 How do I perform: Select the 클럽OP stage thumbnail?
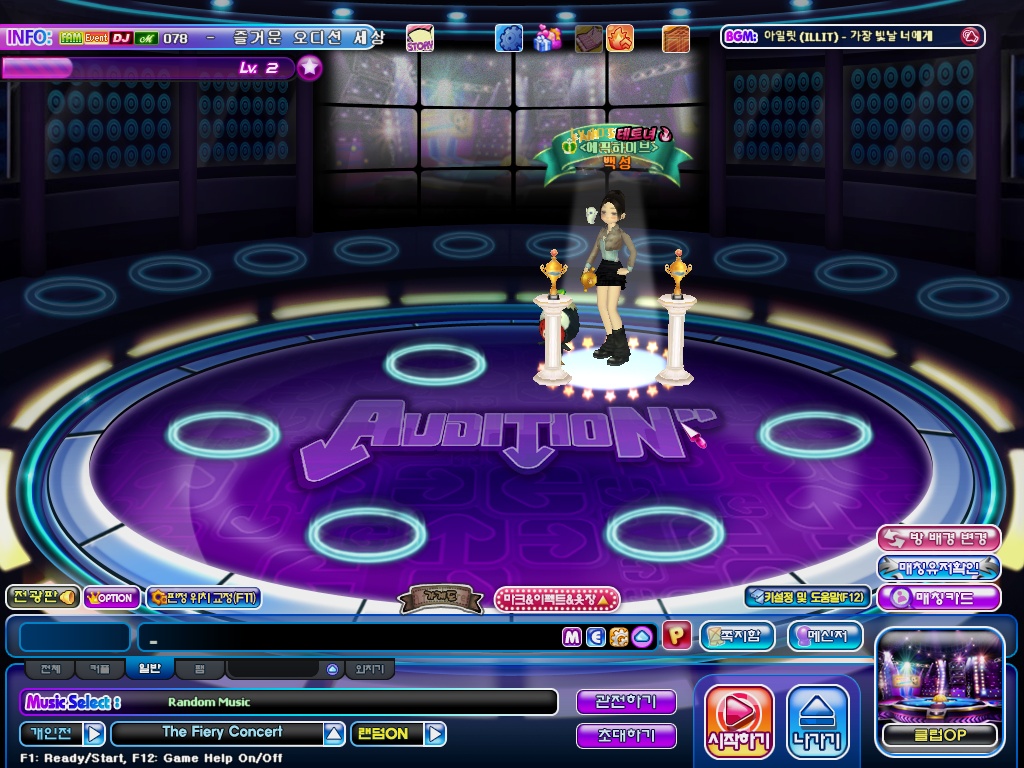tap(939, 690)
